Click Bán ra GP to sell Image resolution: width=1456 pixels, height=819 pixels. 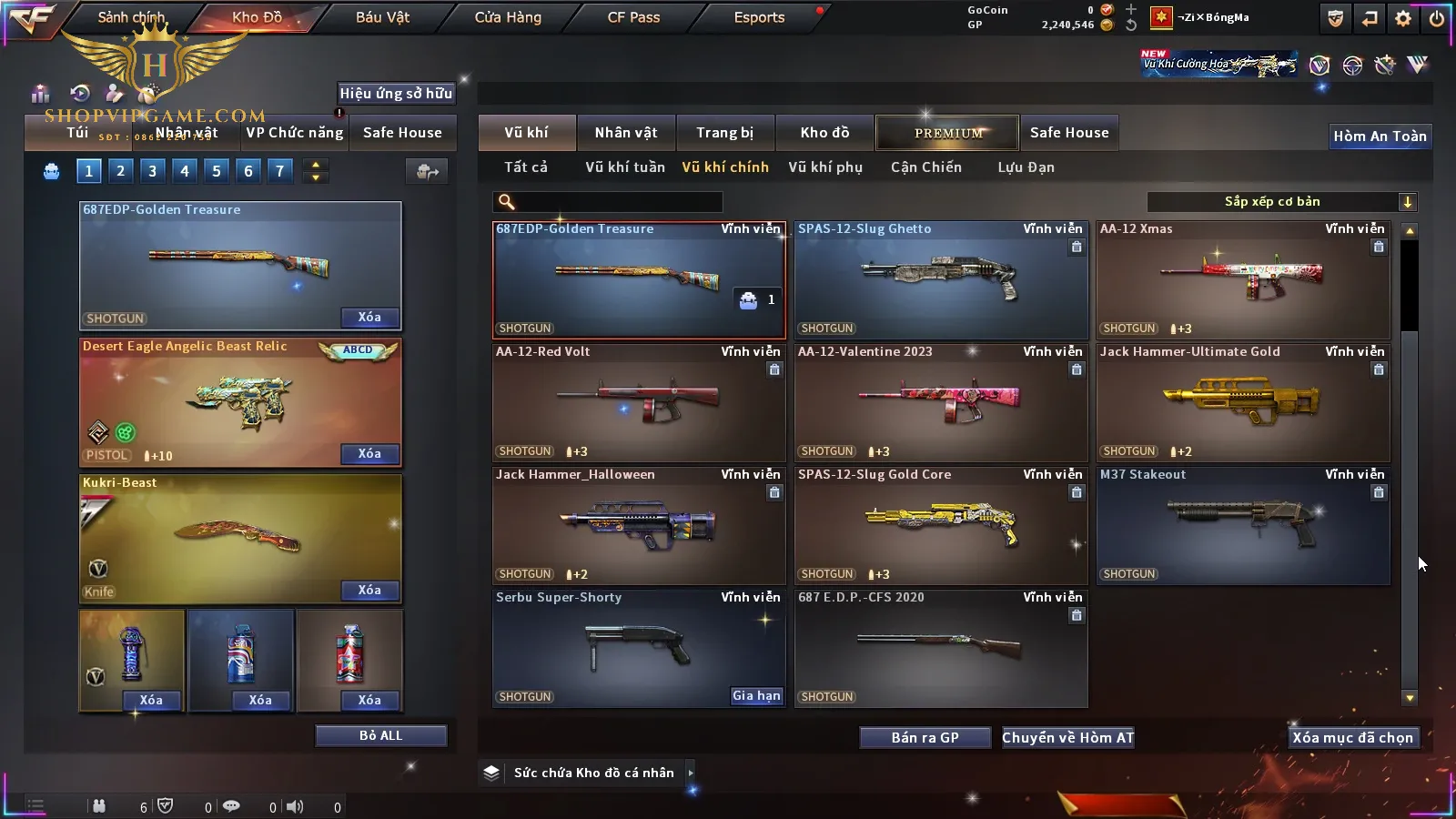click(925, 738)
